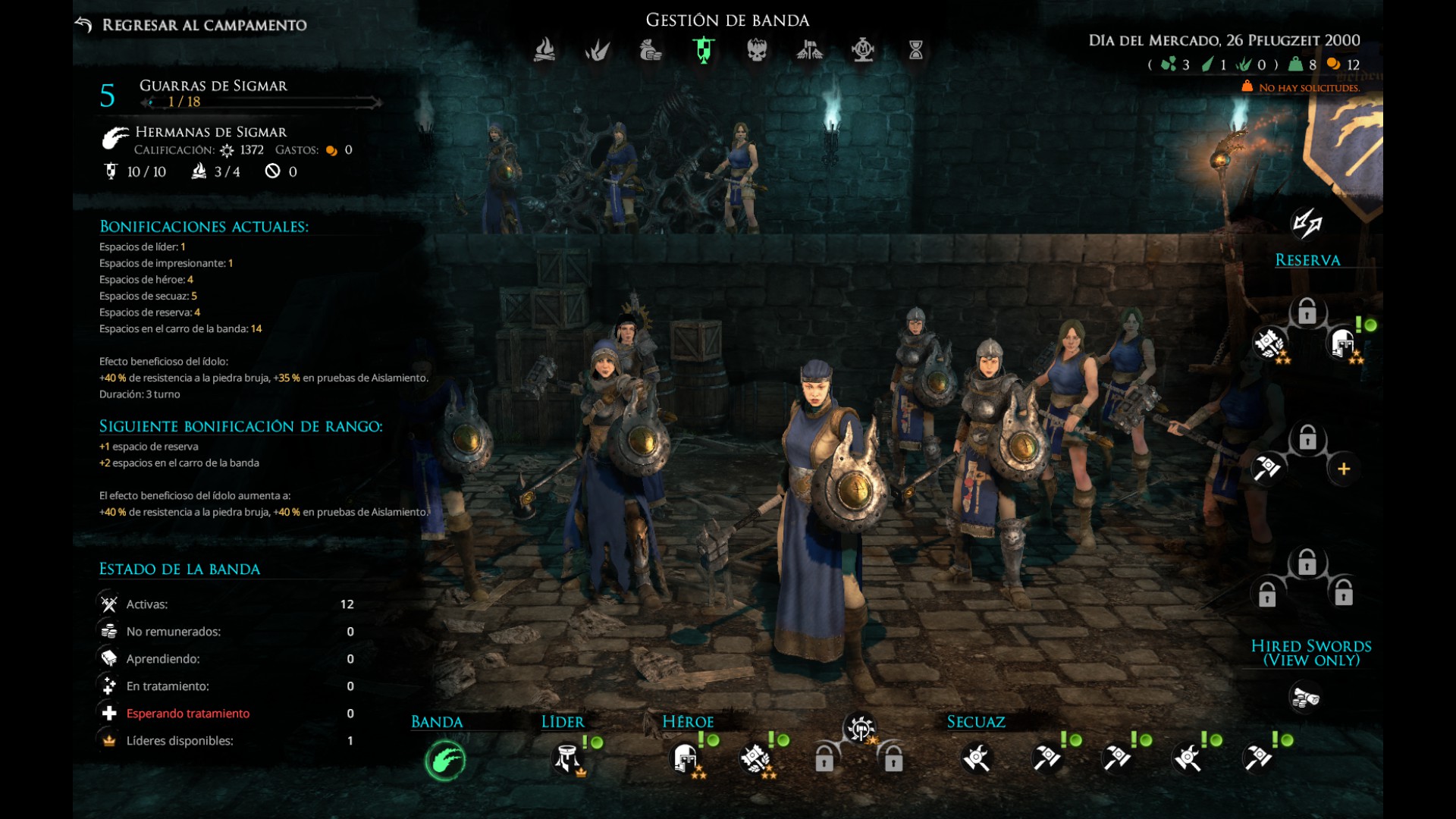Add a unit with the plus slot
This screenshot has height=819, width=1456.
(x=1344, y=469)
